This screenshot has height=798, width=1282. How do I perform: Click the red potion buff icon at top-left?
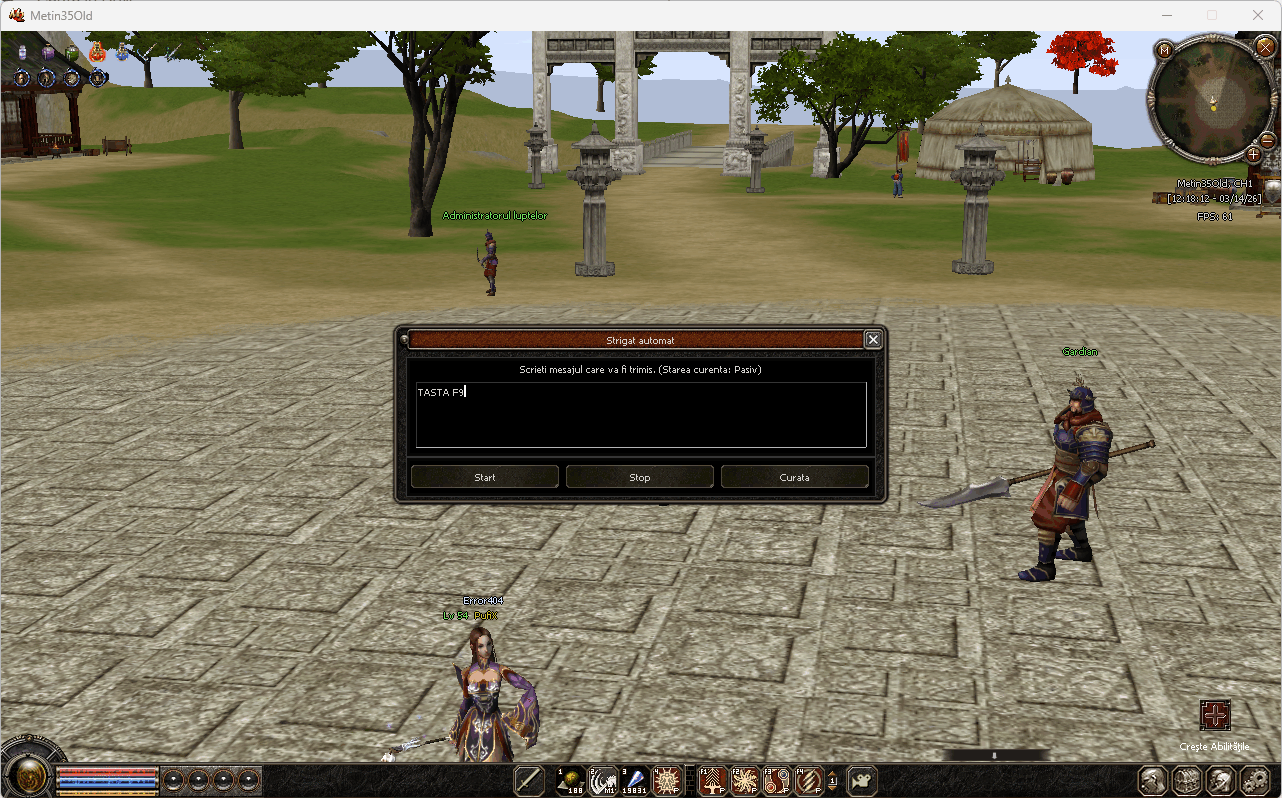tap(97, 52)
